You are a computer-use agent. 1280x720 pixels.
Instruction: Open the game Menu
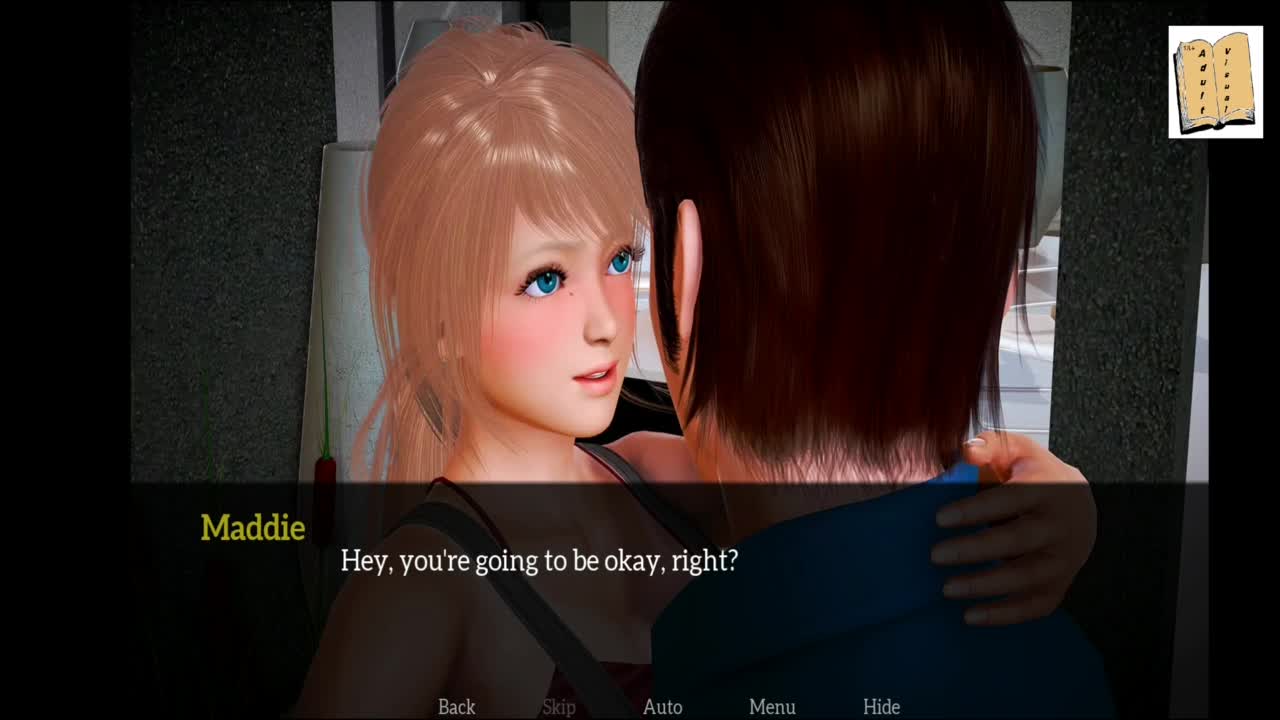coord(772,707)
